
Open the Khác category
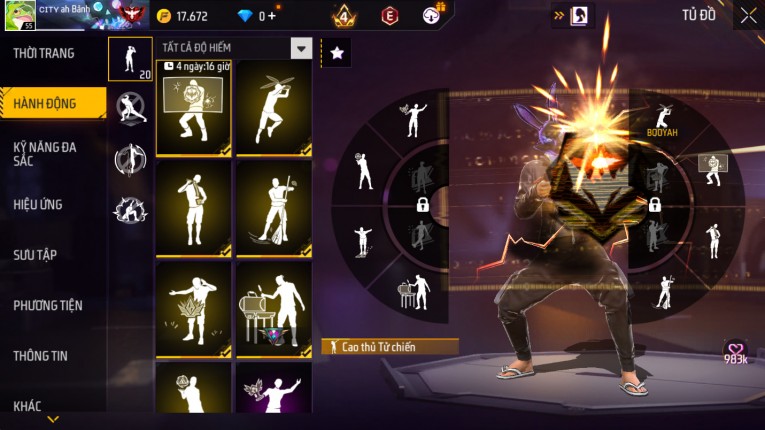point(27,405)
